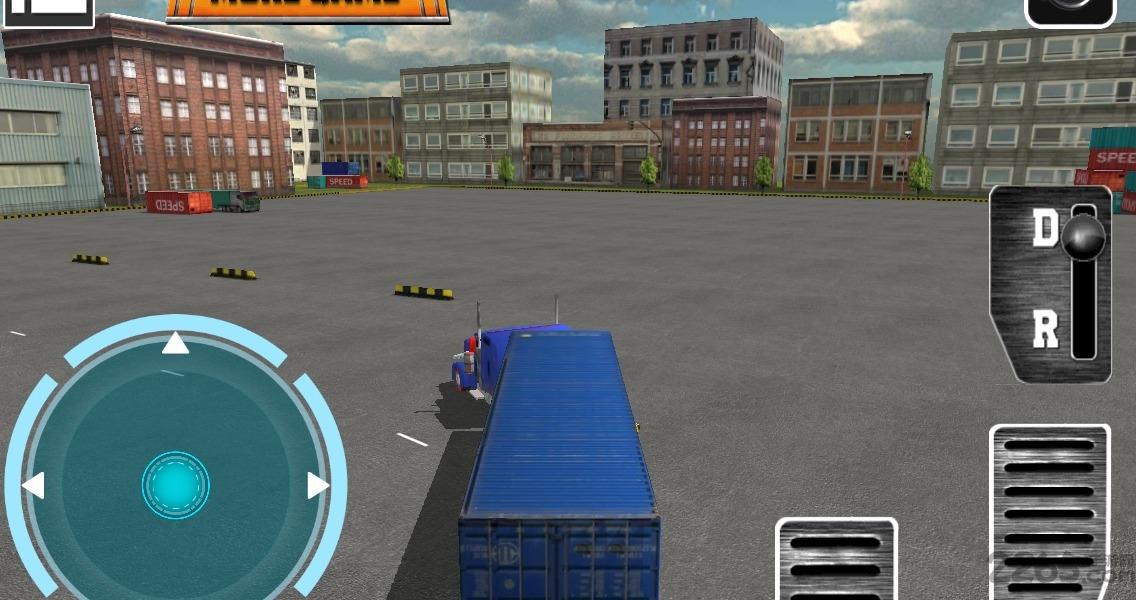The image size is (1136, 600).
Task: Select the D drive gear
Action: coord(1046,229)
